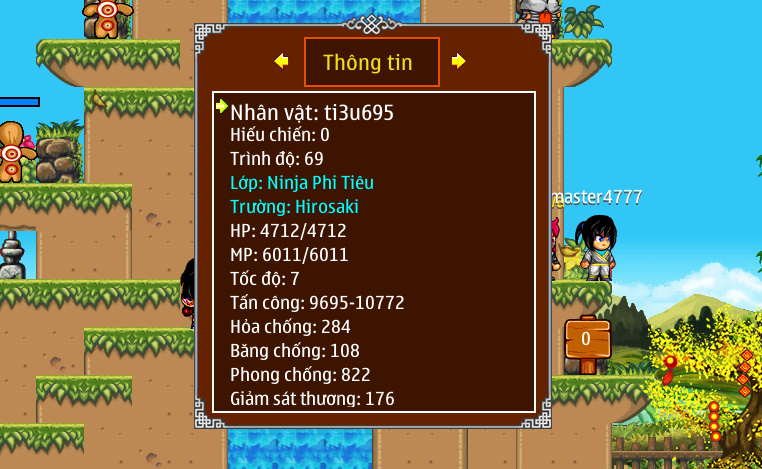Screen dimensions: 762x469
Task: Select the Tấn công stat row
Action: (317, 303)
